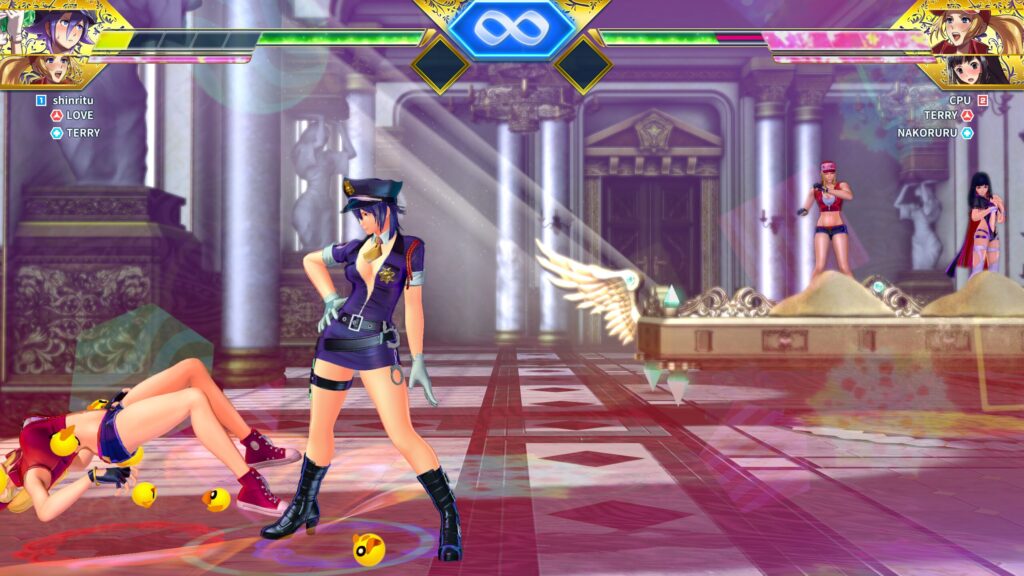Select shinritu's blonde Terry partner portrait
This screenshot has height=576, width=1024.
[45, 70]
